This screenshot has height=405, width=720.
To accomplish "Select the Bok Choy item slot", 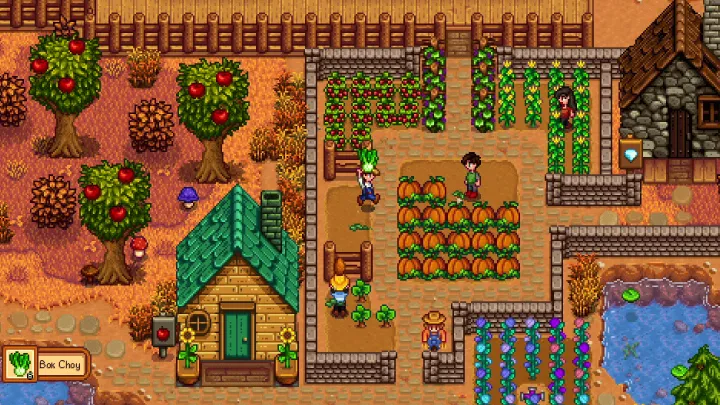I will tap(20, 362).
